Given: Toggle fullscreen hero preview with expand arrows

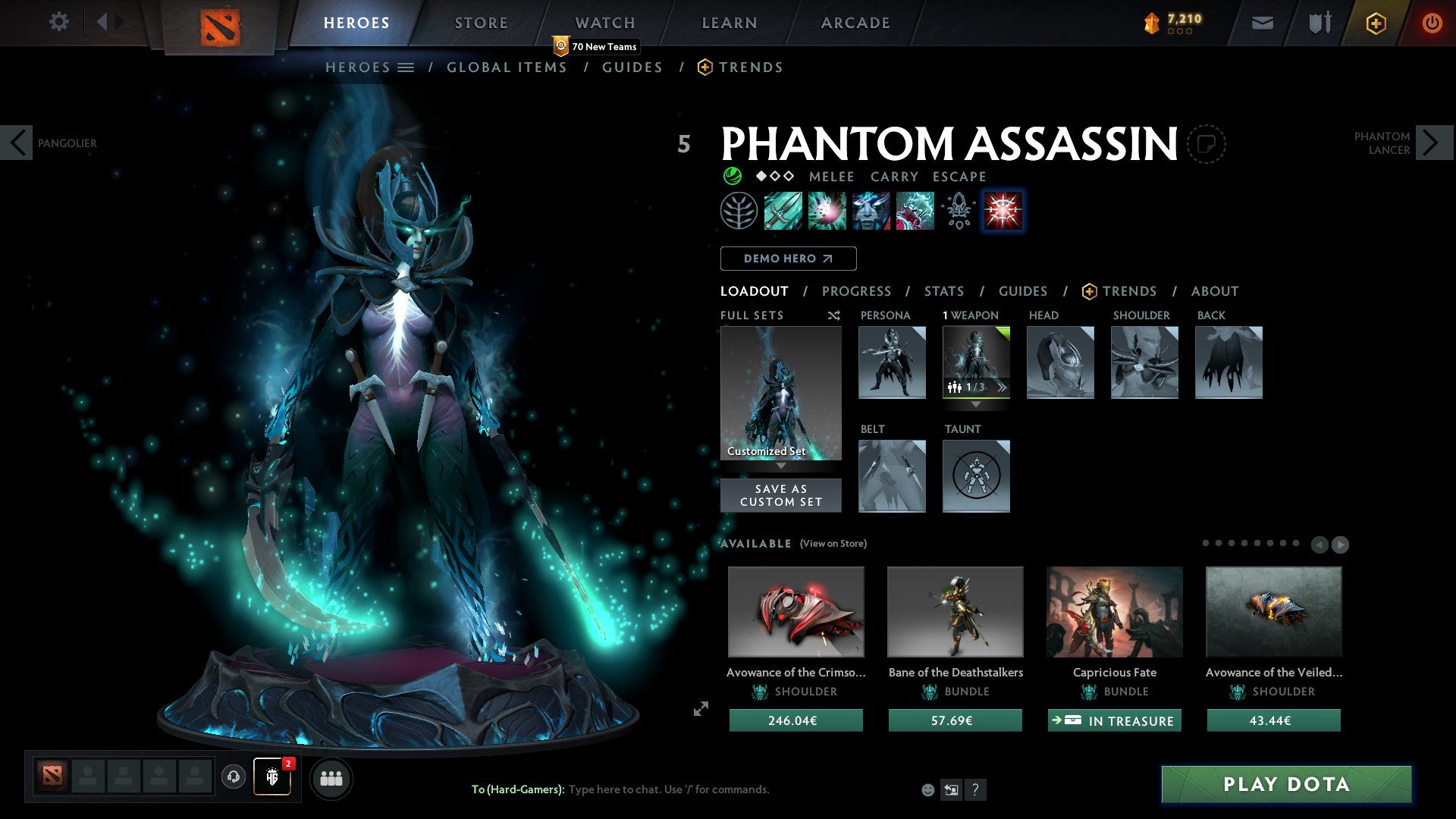Looking at the screenshot, I should click(x=701, y=709).
